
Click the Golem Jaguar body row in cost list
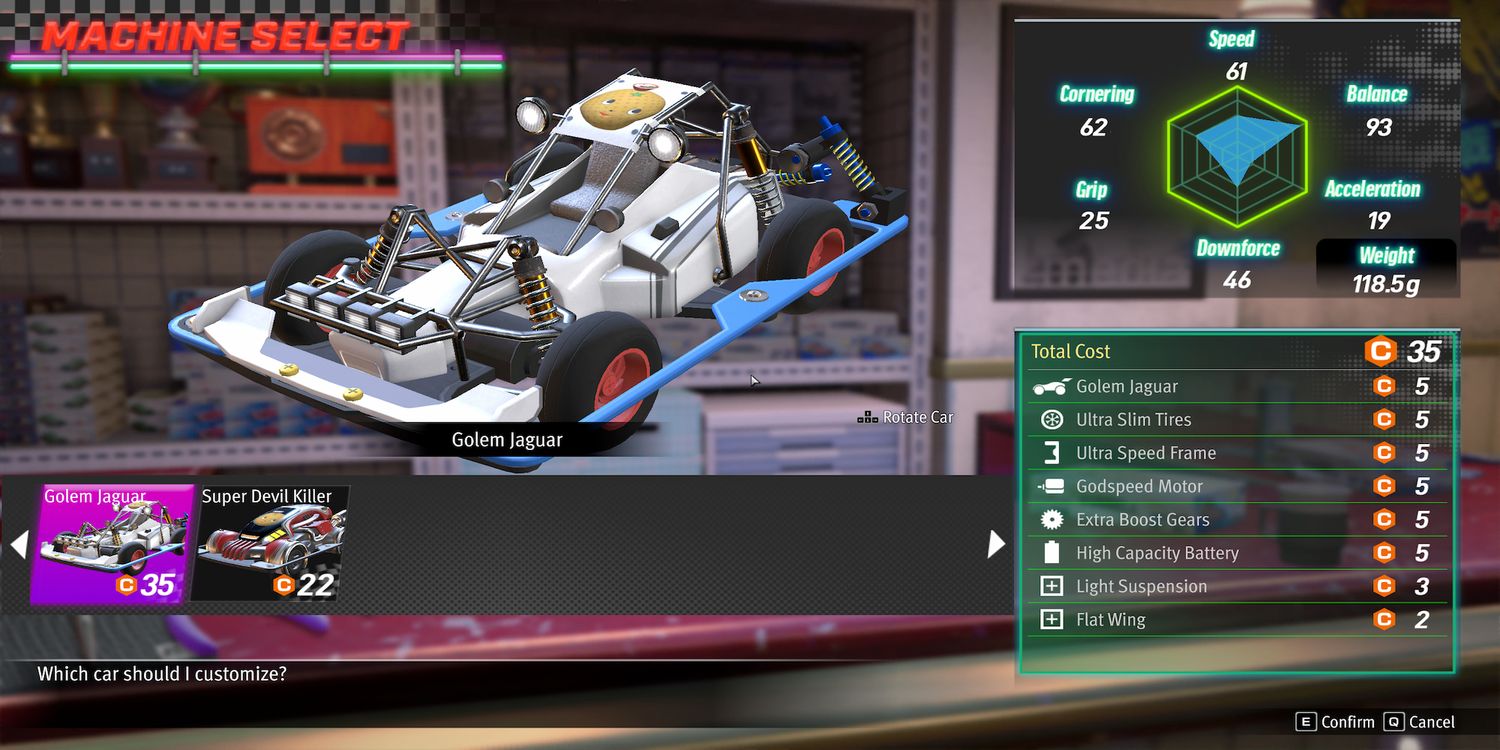1235,387
